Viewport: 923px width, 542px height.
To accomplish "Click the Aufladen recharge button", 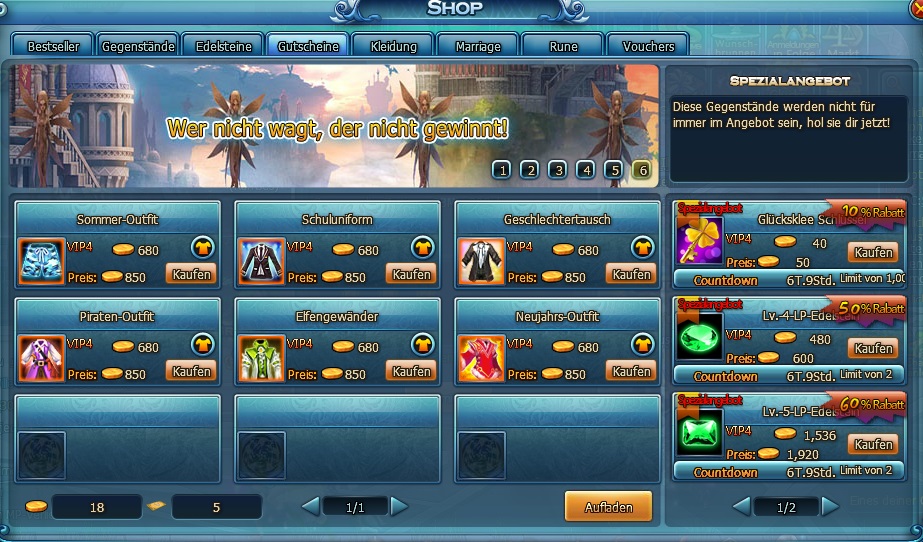I will [x=608, y=507].
